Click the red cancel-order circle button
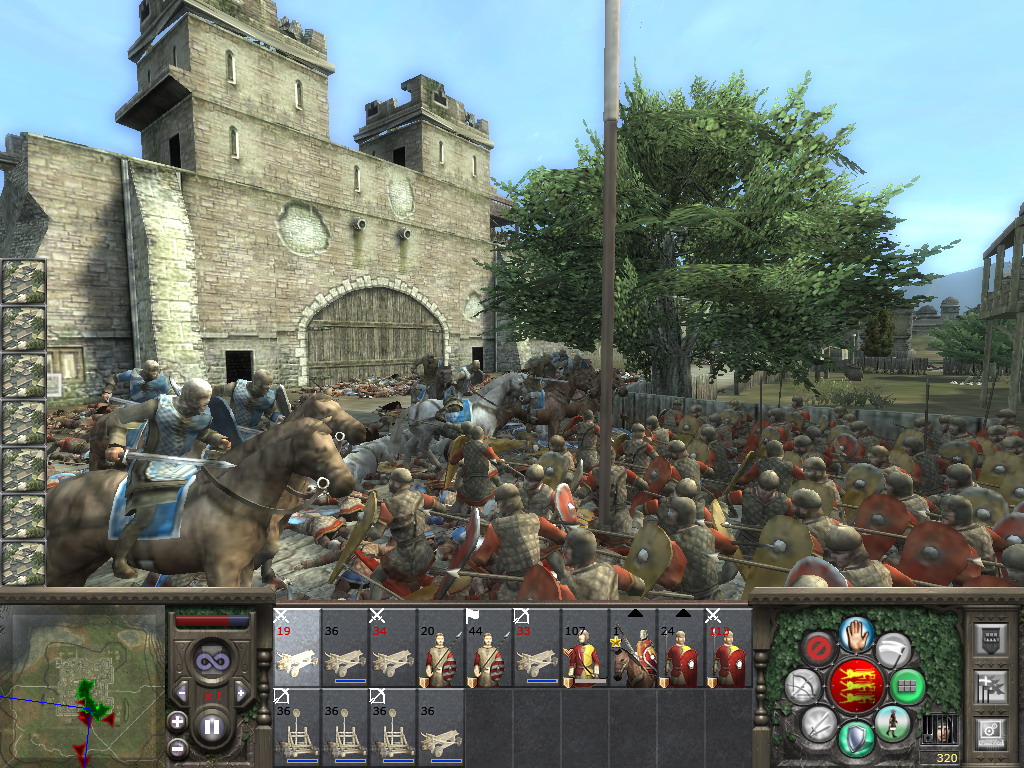This screenshot has width=1024, height=768. (x=818, y=649)
